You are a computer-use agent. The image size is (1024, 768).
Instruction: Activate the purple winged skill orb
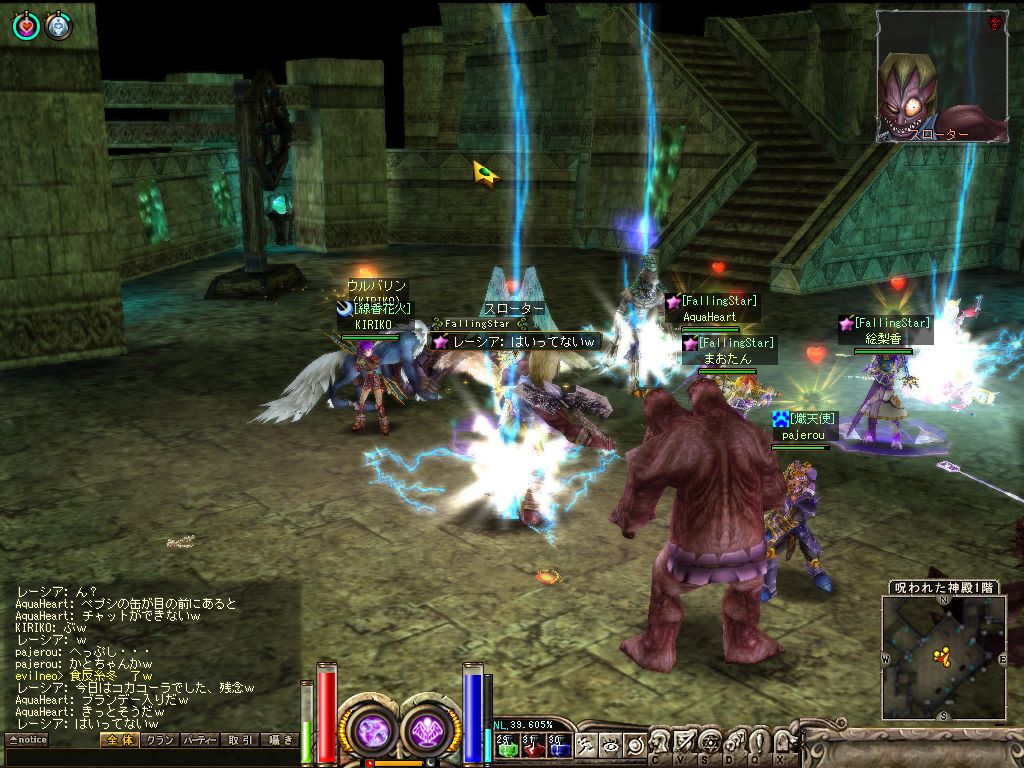point(431,727)
